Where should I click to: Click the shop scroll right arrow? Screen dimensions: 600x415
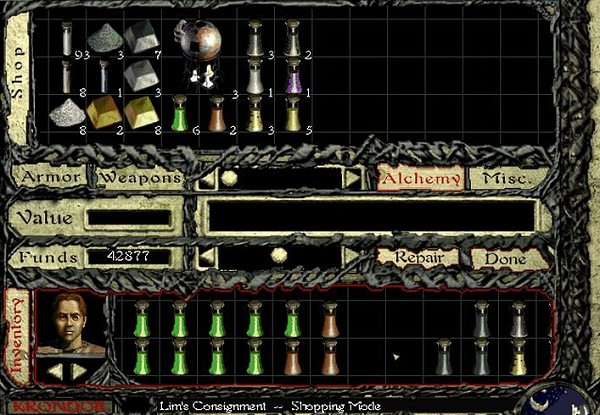[x=353, y=178]
